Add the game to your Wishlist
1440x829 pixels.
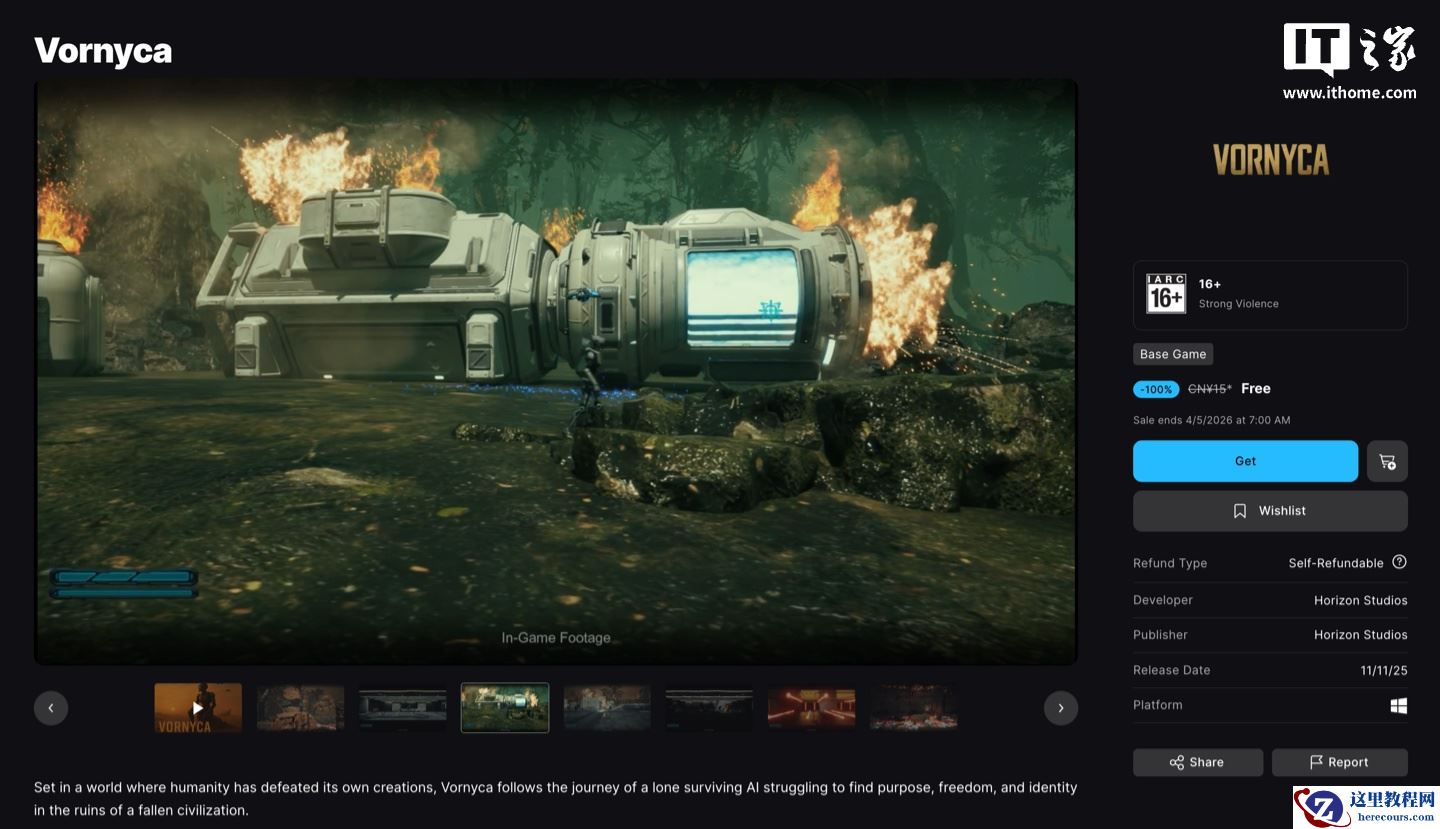[x=1270, y=511]
